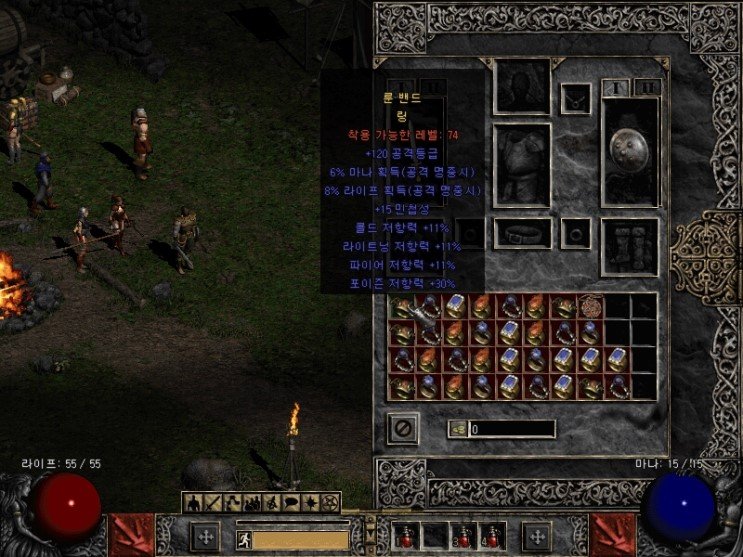Toggle the run/walk button
Image resolution: width=743 pixels, height=557 pixels.
tap(242, 539)
